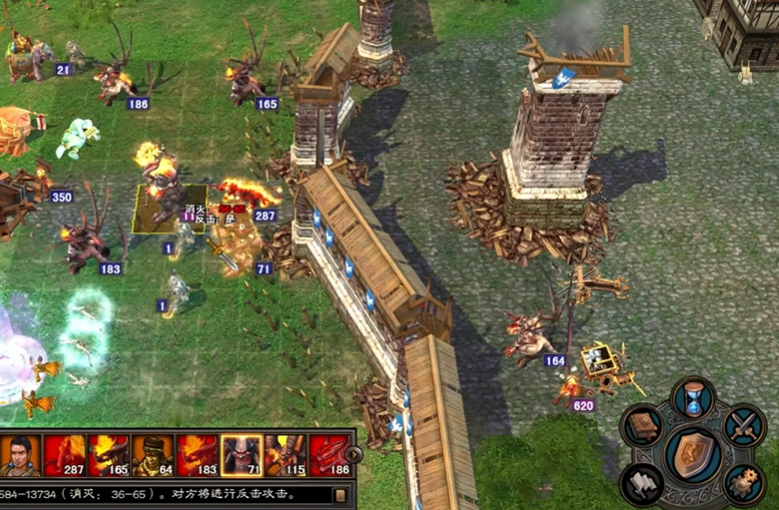
Task: Select the unit portrait showing 165
Action: click(108, 455)
